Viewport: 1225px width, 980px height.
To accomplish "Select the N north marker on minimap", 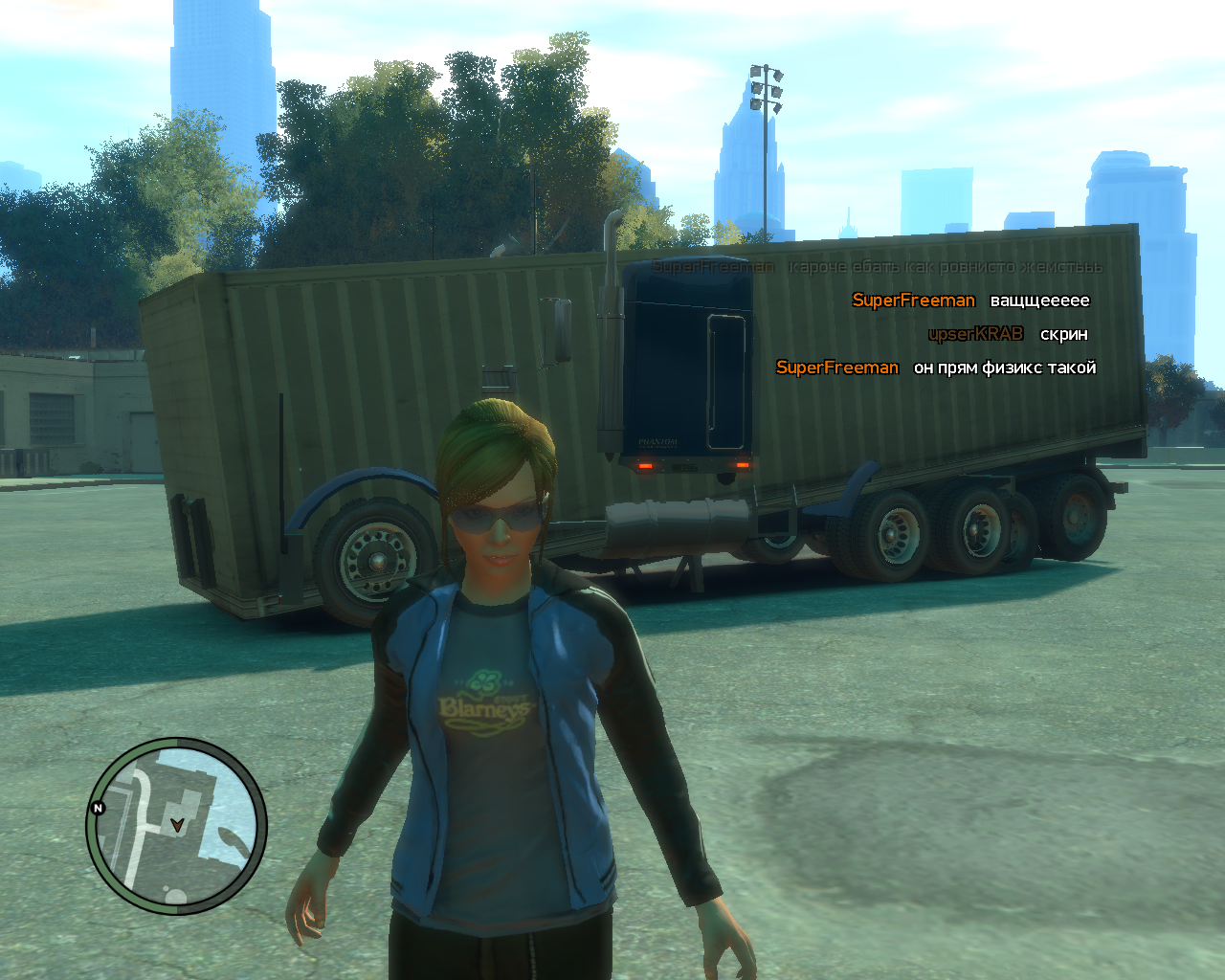I will point(98,808).
